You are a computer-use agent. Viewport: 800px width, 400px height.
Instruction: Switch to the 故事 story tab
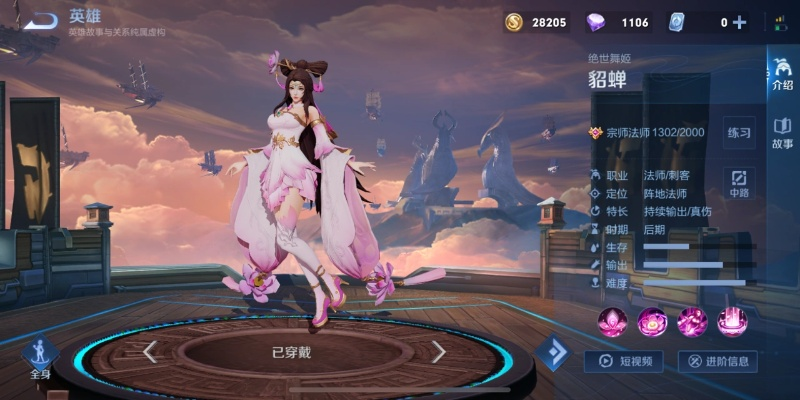782,133
